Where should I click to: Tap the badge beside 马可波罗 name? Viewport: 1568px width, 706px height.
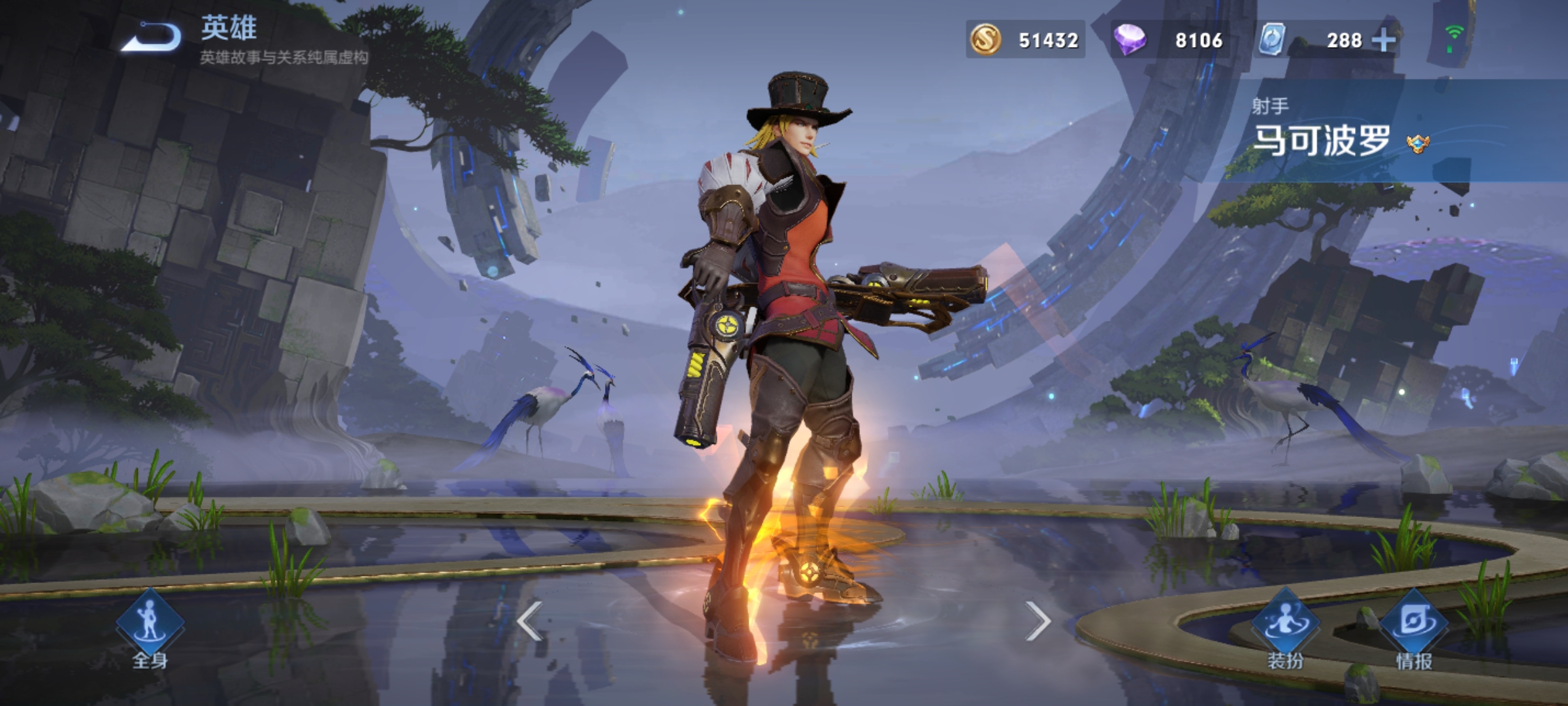[1418, 144]
